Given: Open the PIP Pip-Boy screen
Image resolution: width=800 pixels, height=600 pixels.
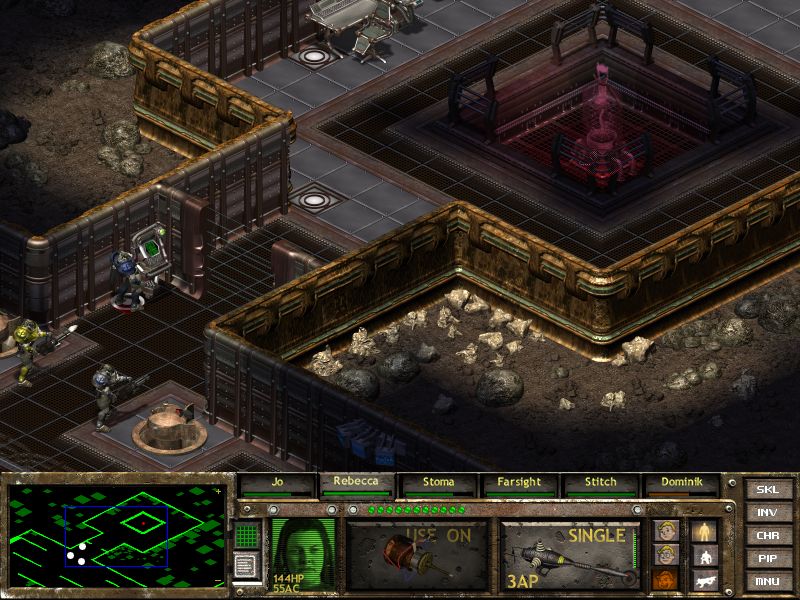Looking at the screenshot, I should tap(767, 558).
